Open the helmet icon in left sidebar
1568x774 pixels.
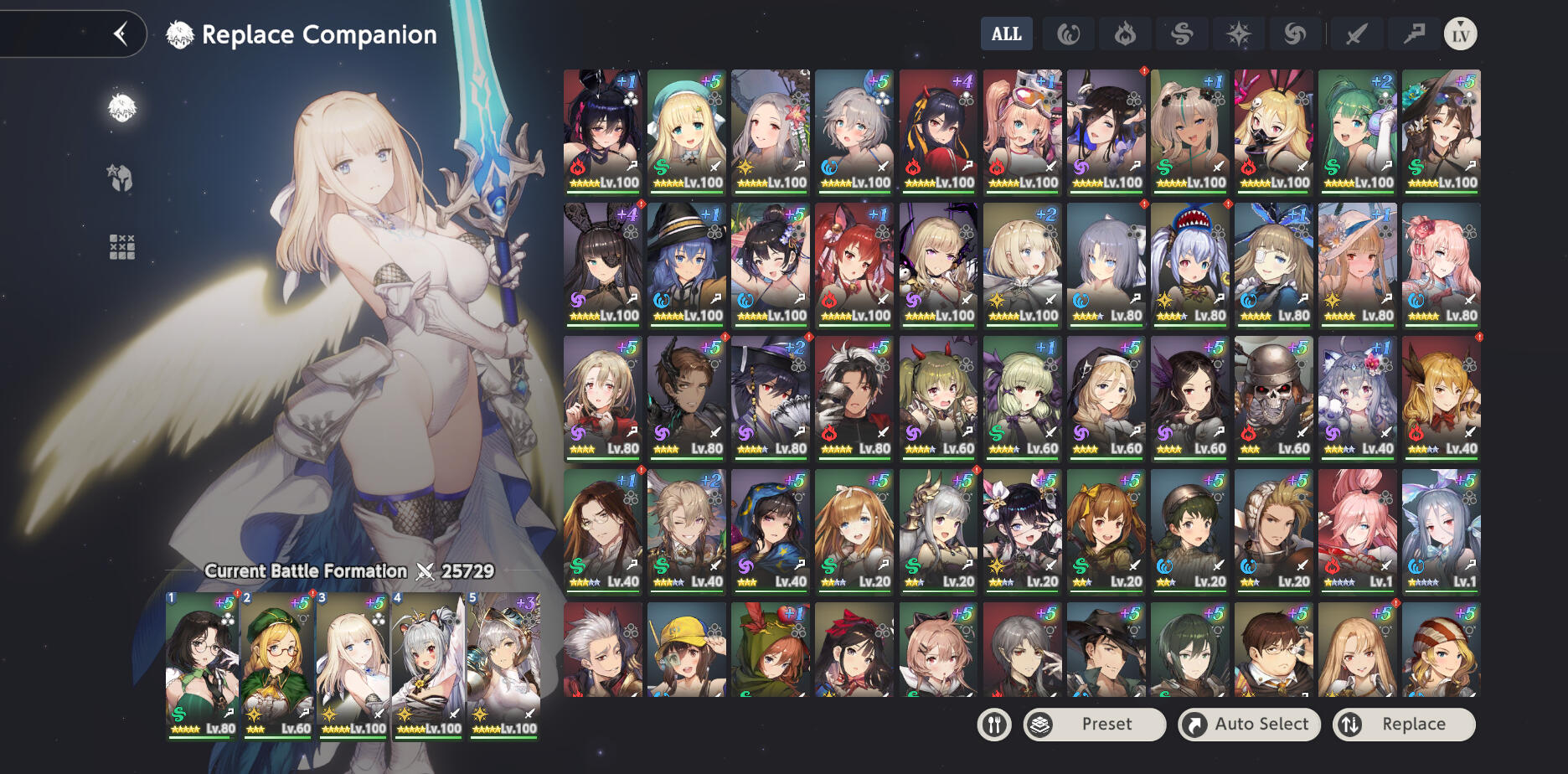(121, 178)
